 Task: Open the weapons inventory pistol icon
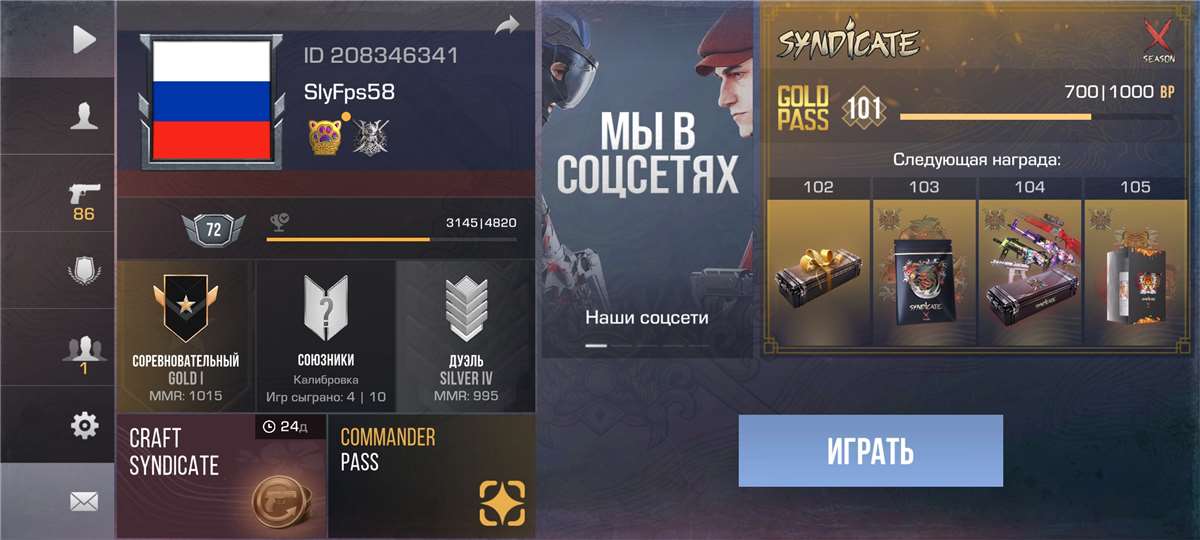pyautogui.click(x=84, y=198)
